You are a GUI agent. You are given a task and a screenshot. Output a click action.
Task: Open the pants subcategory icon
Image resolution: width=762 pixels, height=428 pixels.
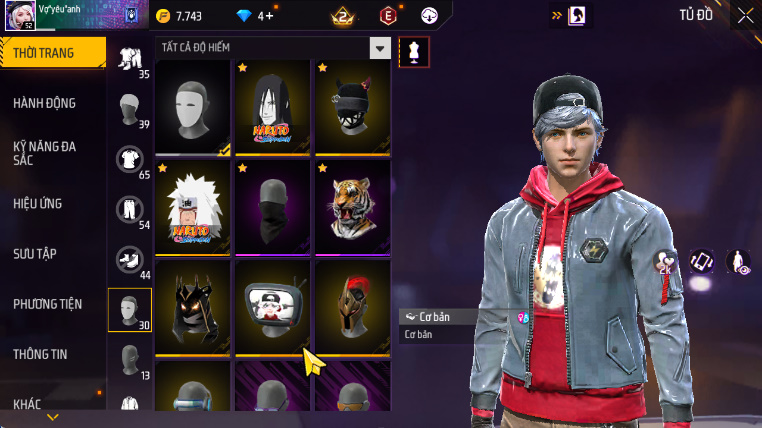pos(129,209)
